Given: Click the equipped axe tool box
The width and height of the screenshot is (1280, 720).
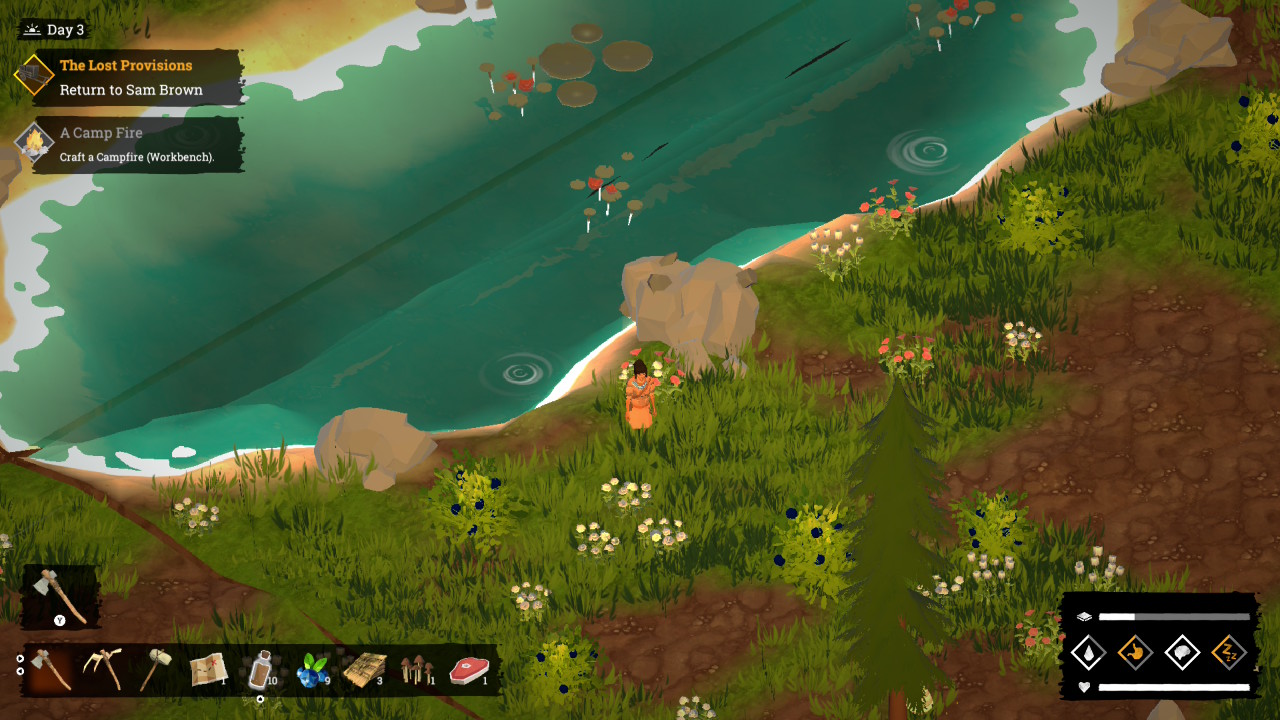Looking at the screenshot, I should pos(60,597).
